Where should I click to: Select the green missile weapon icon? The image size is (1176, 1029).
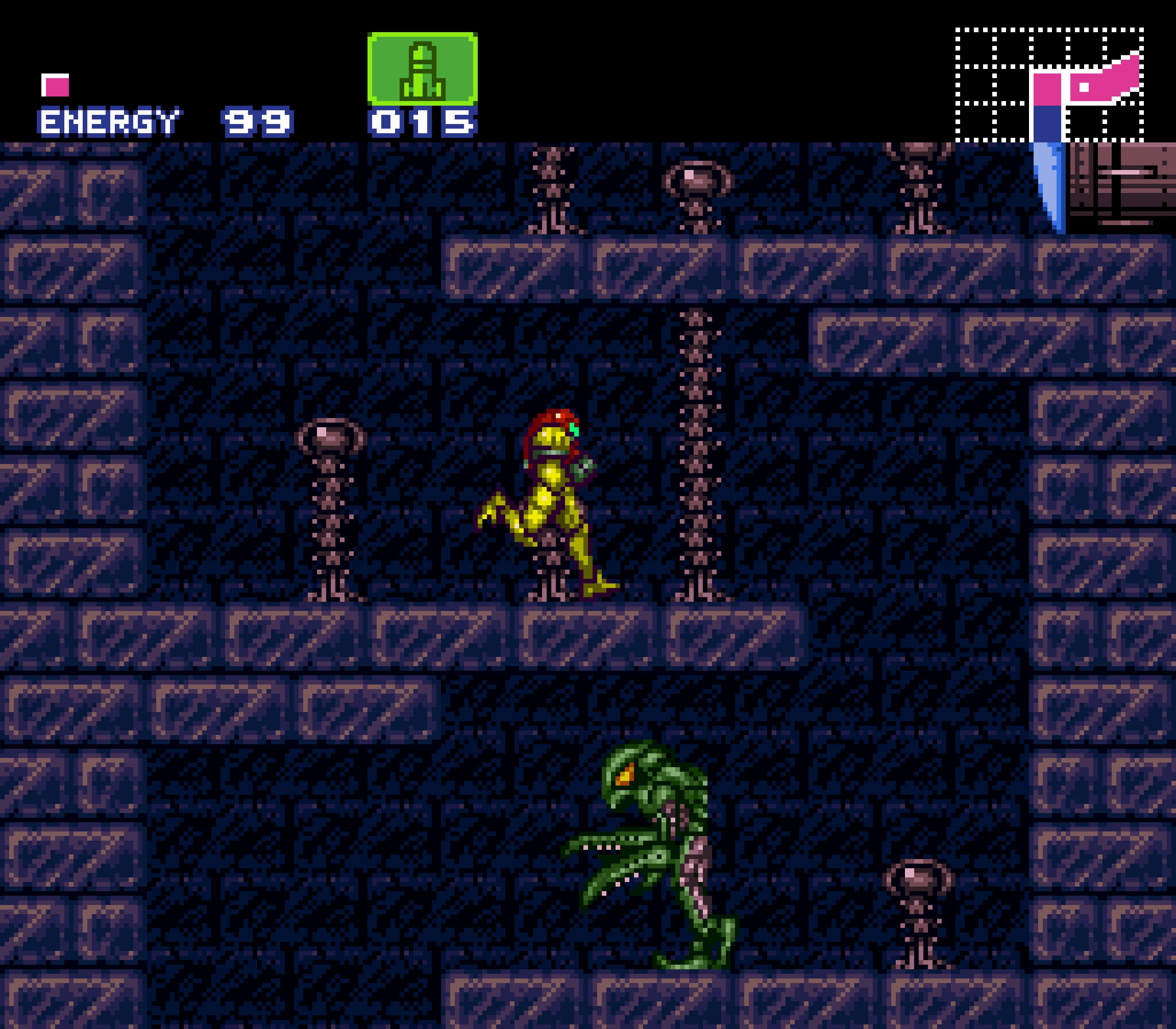click(x=422, y=69)
